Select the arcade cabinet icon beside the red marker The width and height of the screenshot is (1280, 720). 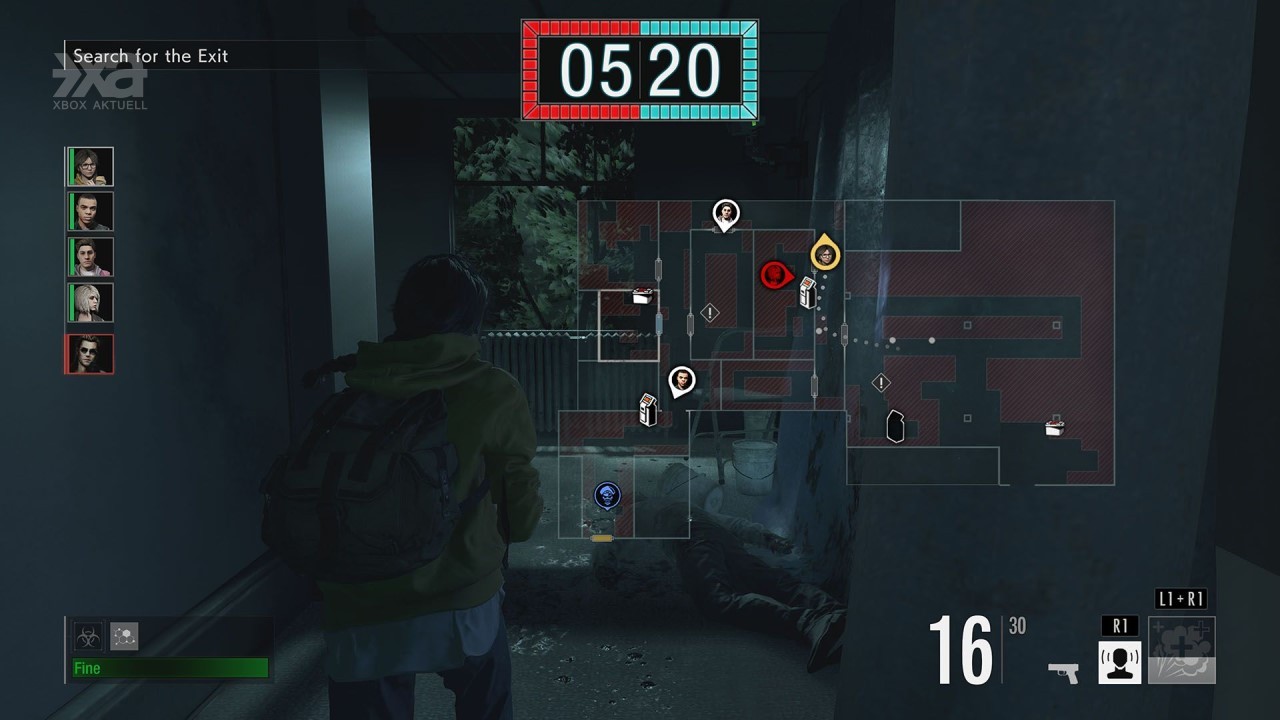point(808,293)
